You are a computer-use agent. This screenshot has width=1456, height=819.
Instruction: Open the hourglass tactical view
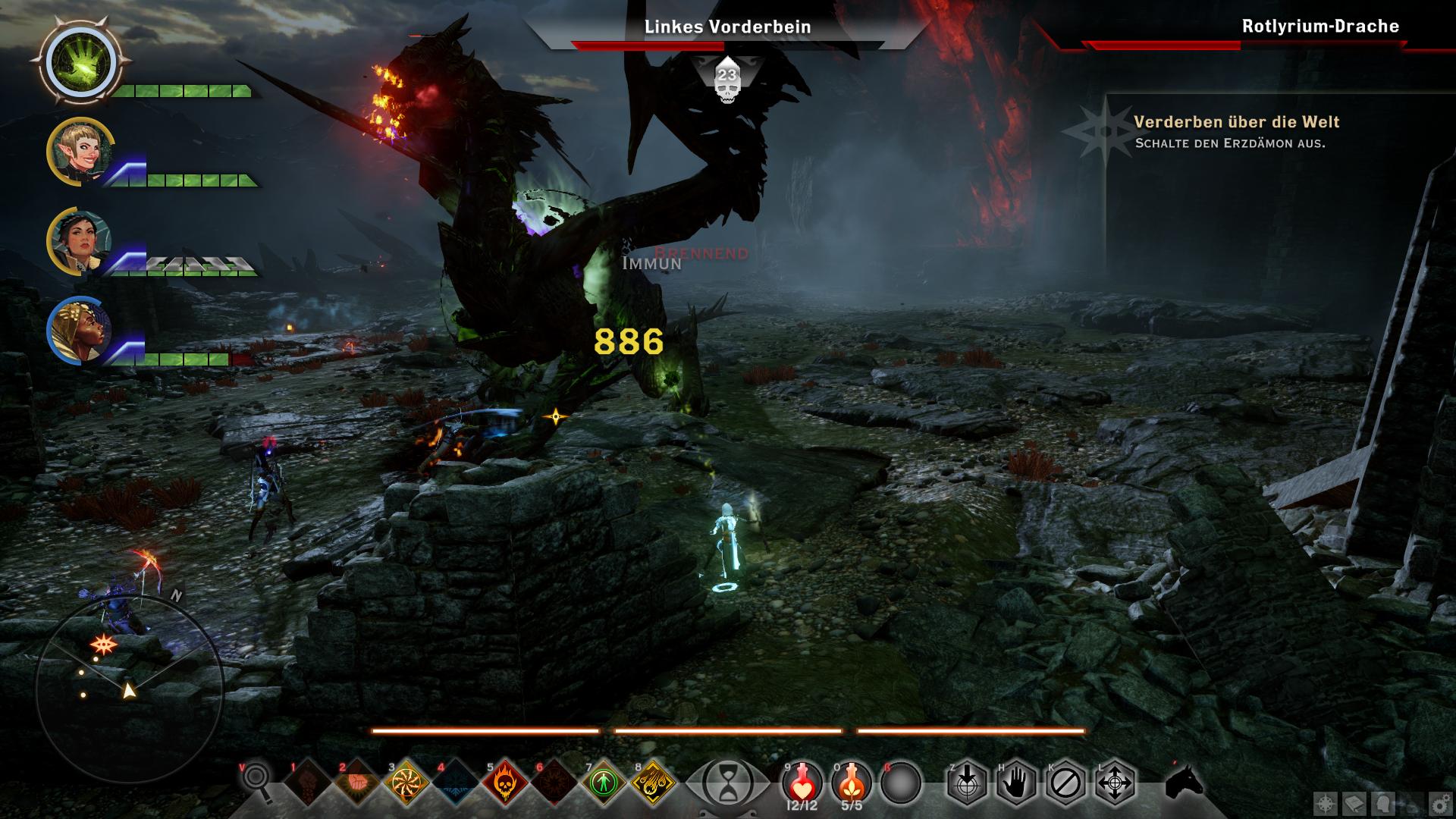click(x=727, y=782)
